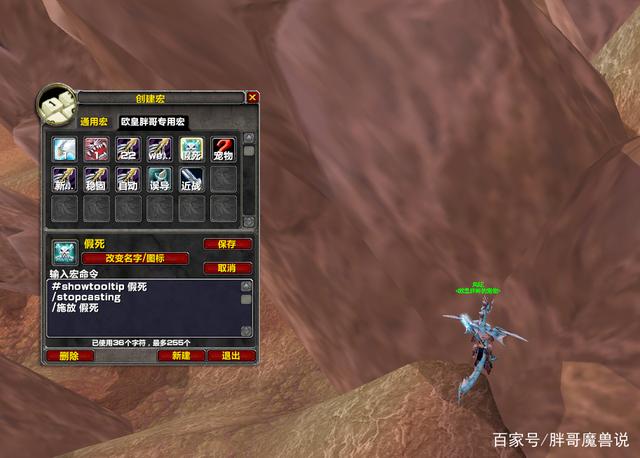Switch to the 通用宏 tab

(x=94, y=122)
